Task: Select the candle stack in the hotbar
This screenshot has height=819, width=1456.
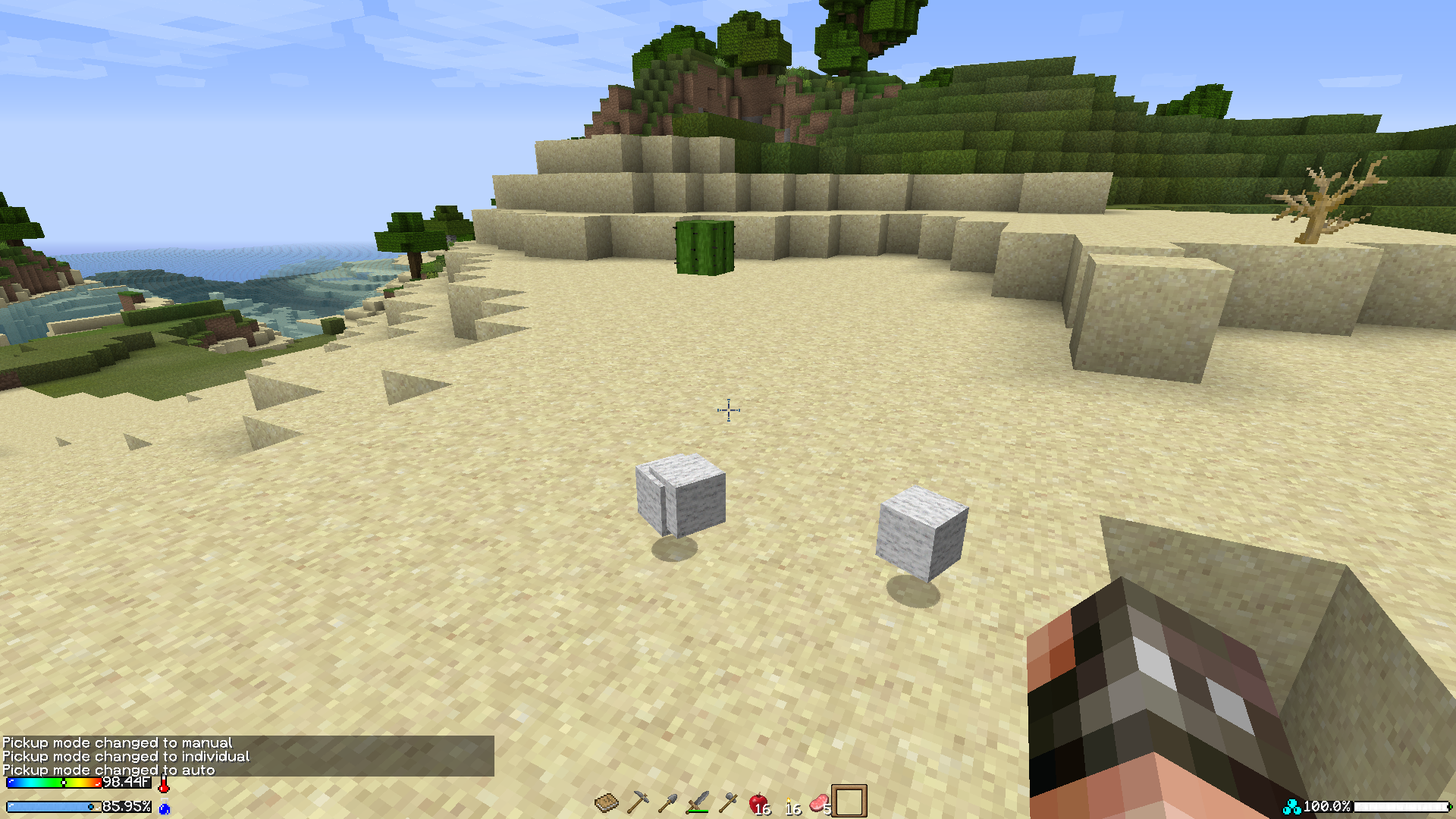Action: click(x=790, y=802)
